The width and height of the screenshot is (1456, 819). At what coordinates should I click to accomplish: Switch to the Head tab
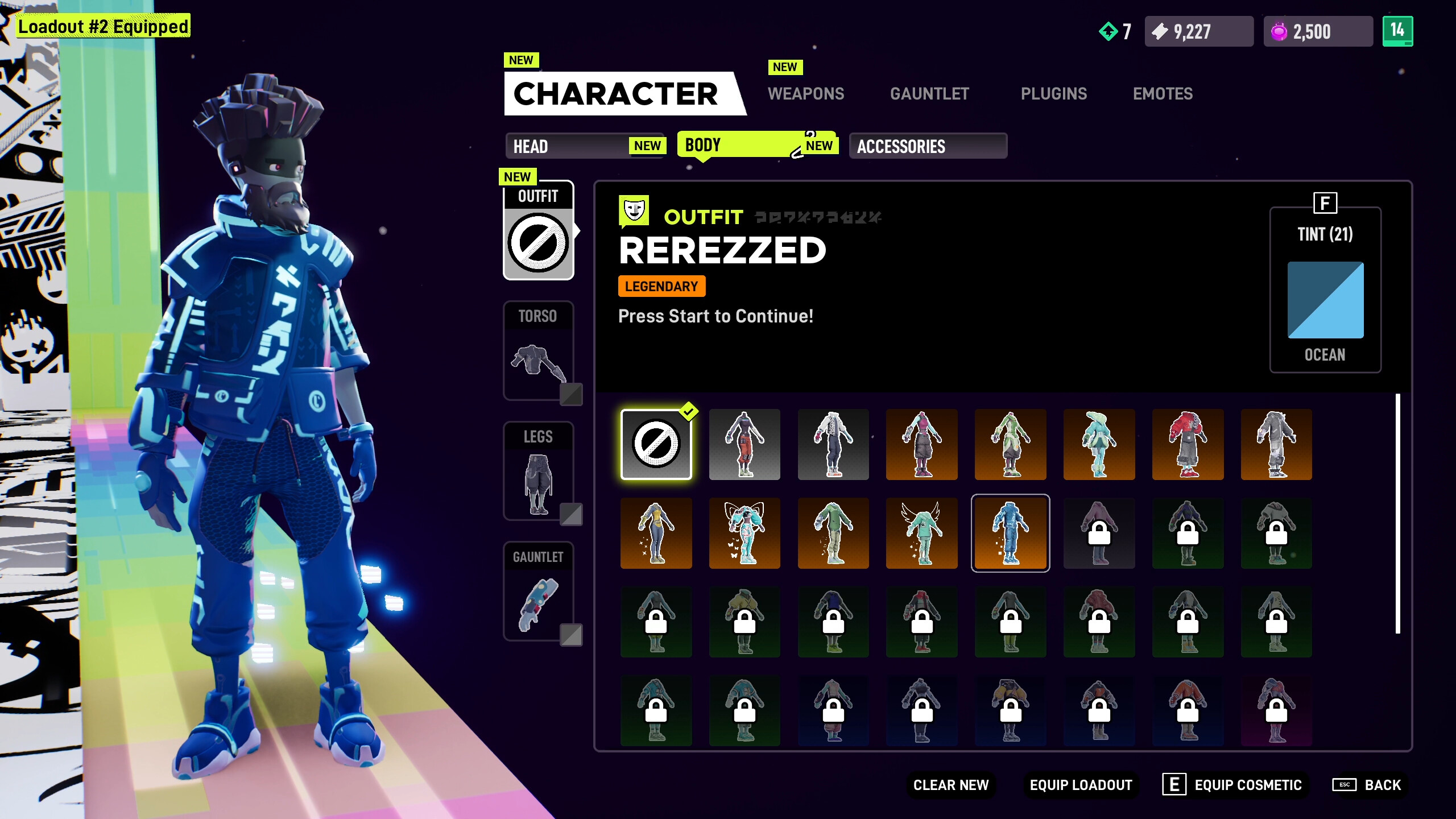585,146
